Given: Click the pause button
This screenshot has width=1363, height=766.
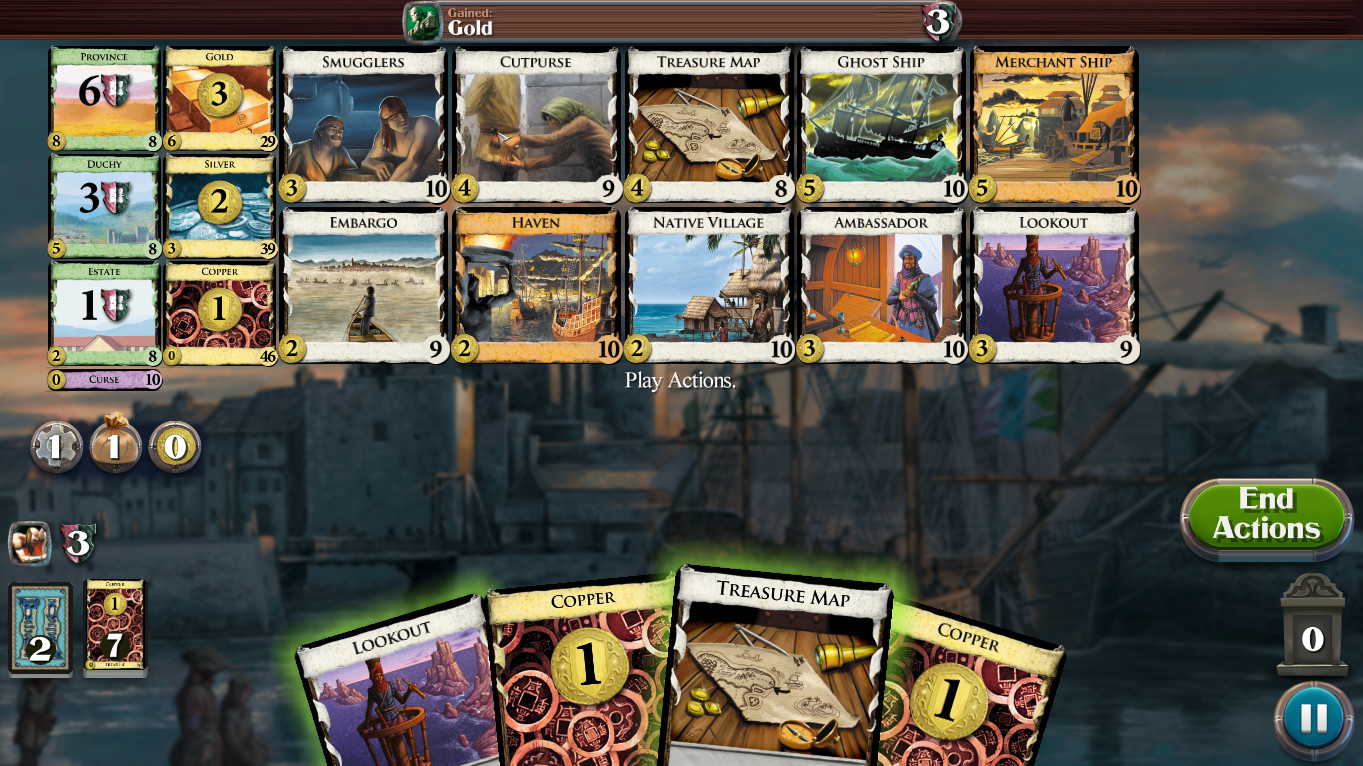Looking at the screenshot, I should coord(1311,716).
